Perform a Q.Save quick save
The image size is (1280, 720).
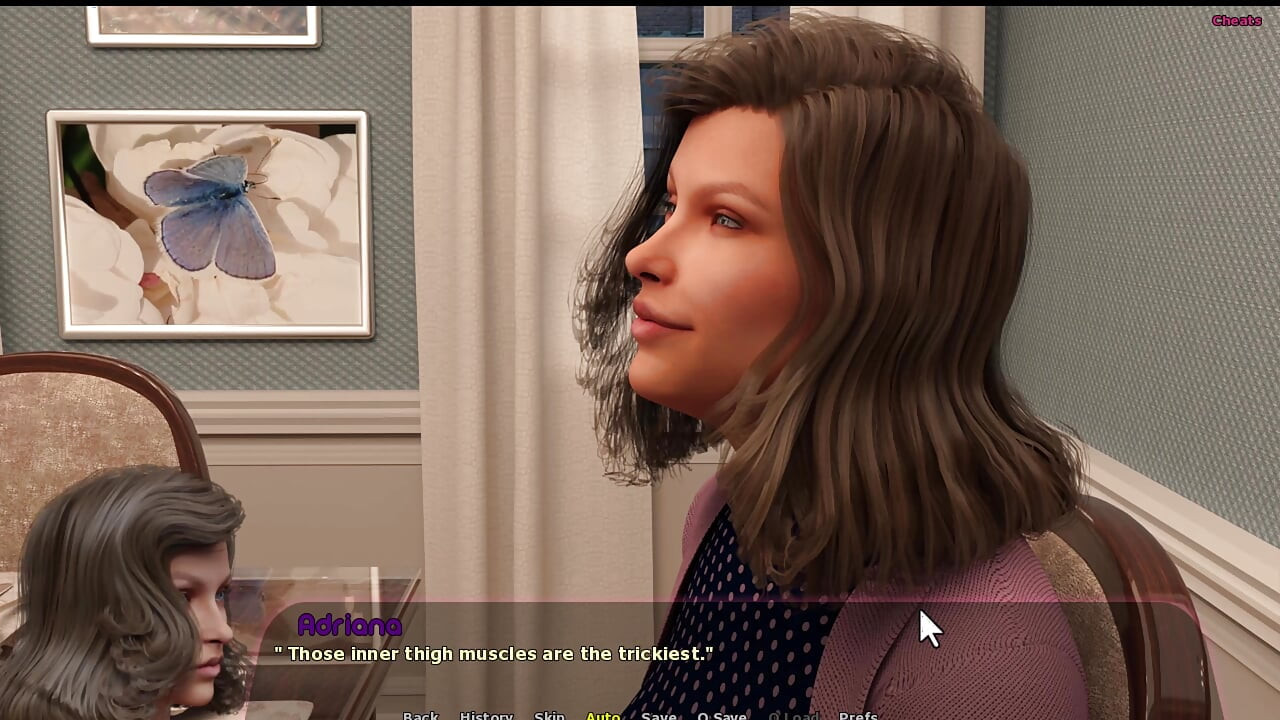click(x=721, y=715)
